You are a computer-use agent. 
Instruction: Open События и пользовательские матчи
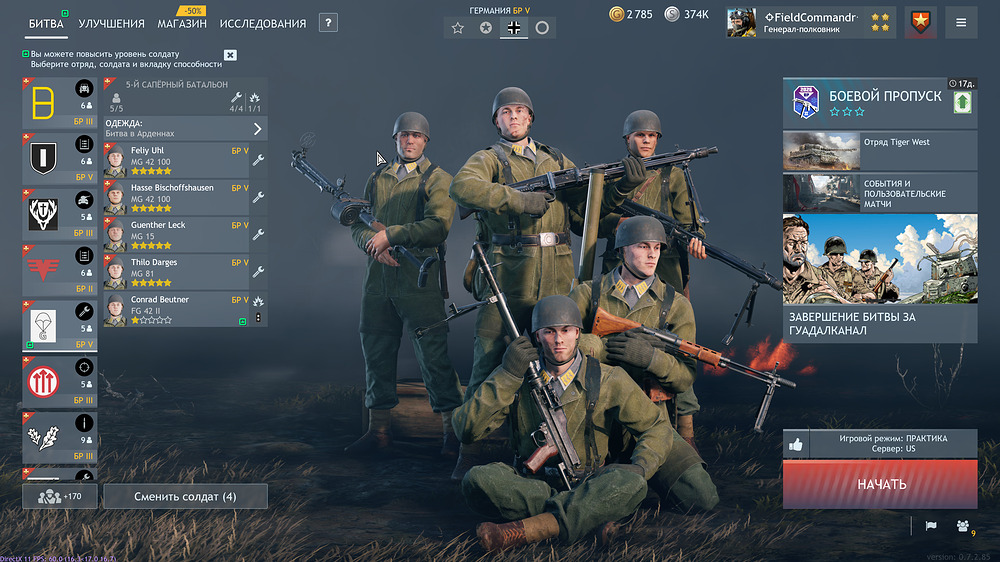coord(880,192)
